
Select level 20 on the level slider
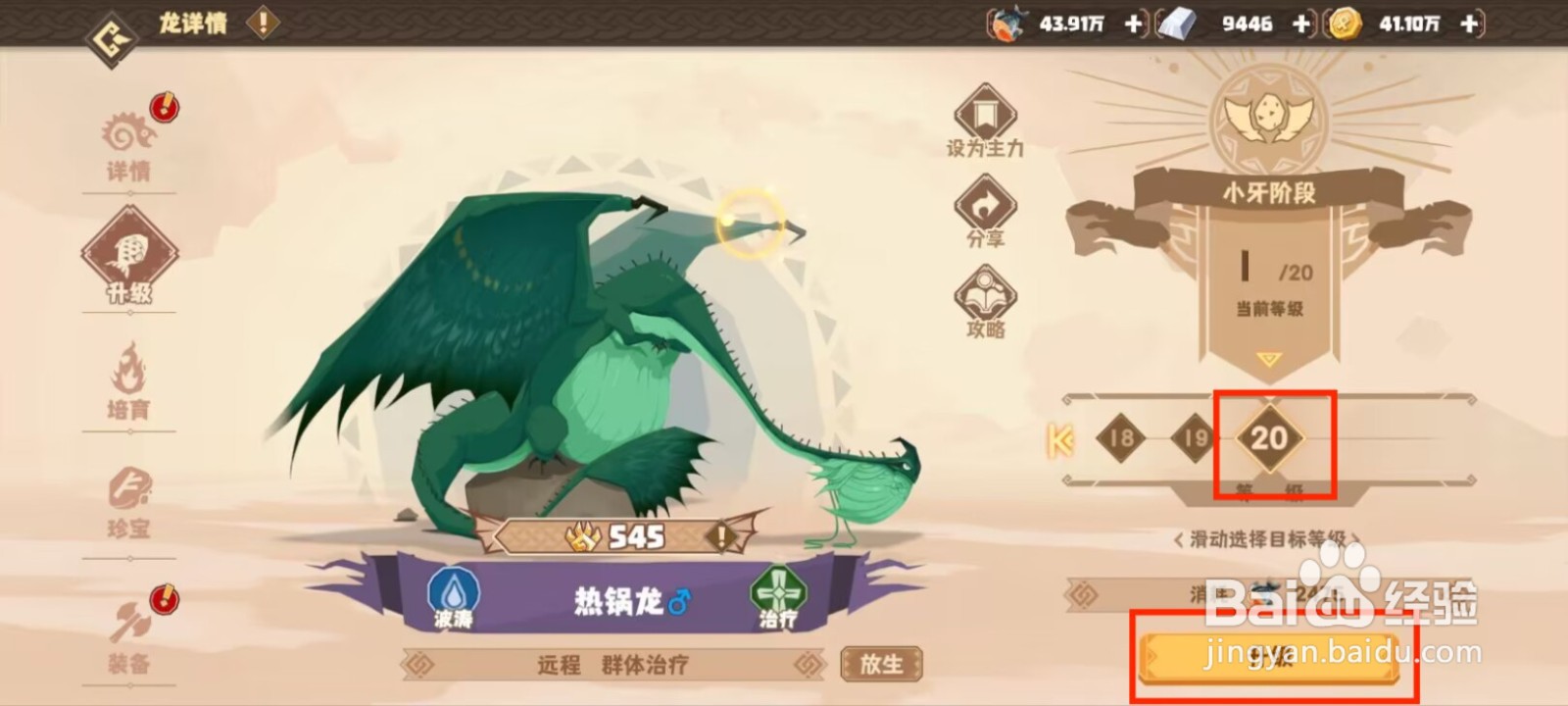[1271, 440]
